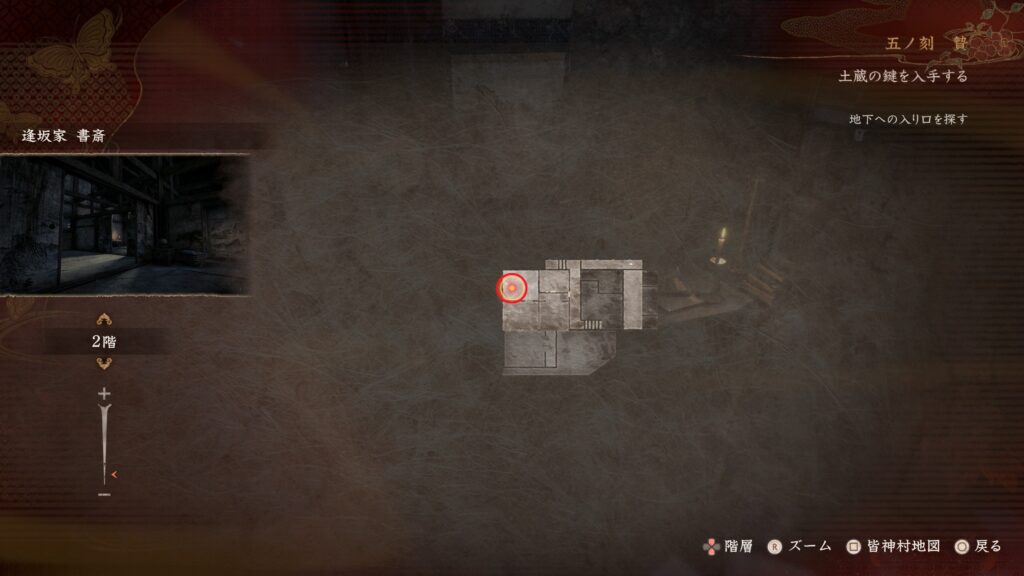Click the 逢坂家 書斎 room preview thumbnail
Viewport: 1024px width, 576px height.
pyautogui.click(x=124, y=224)
